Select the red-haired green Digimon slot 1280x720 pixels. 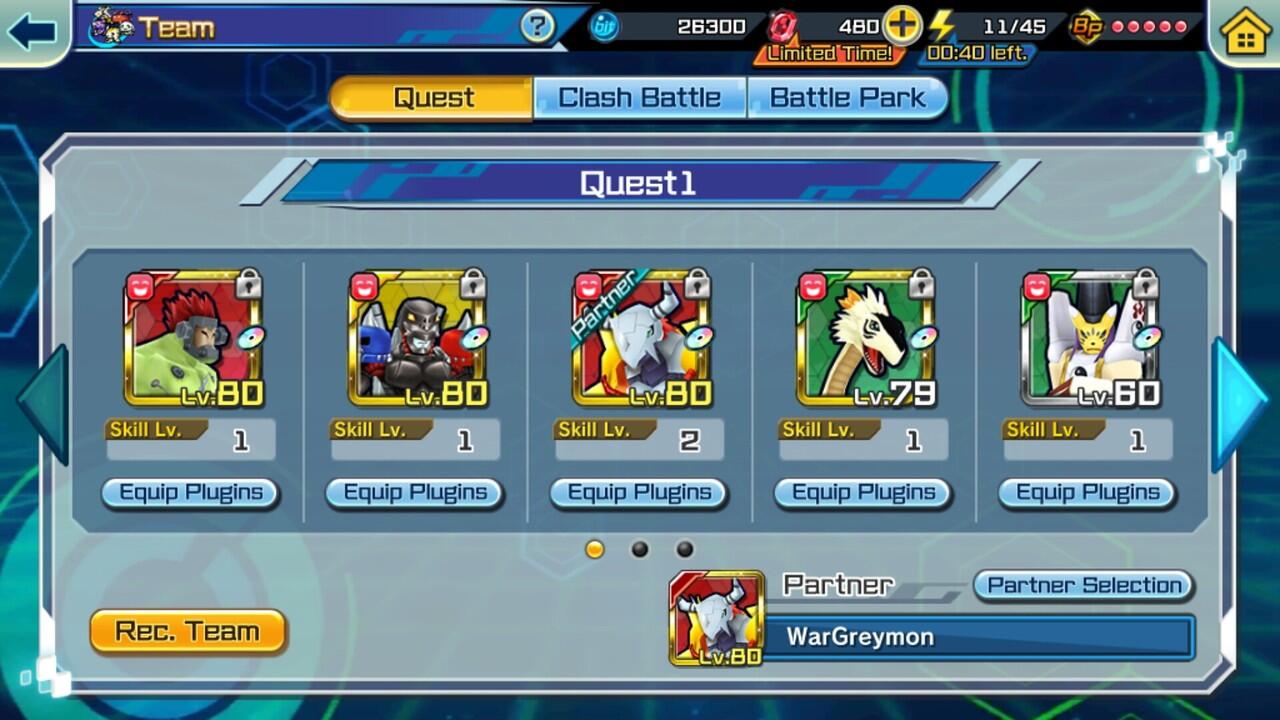(194, 340)
